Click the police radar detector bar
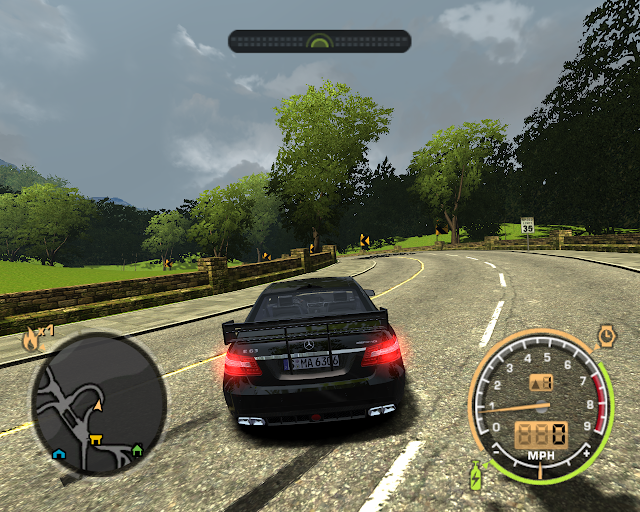Screen dimensions: 640x512 click(x=319, y=41)
